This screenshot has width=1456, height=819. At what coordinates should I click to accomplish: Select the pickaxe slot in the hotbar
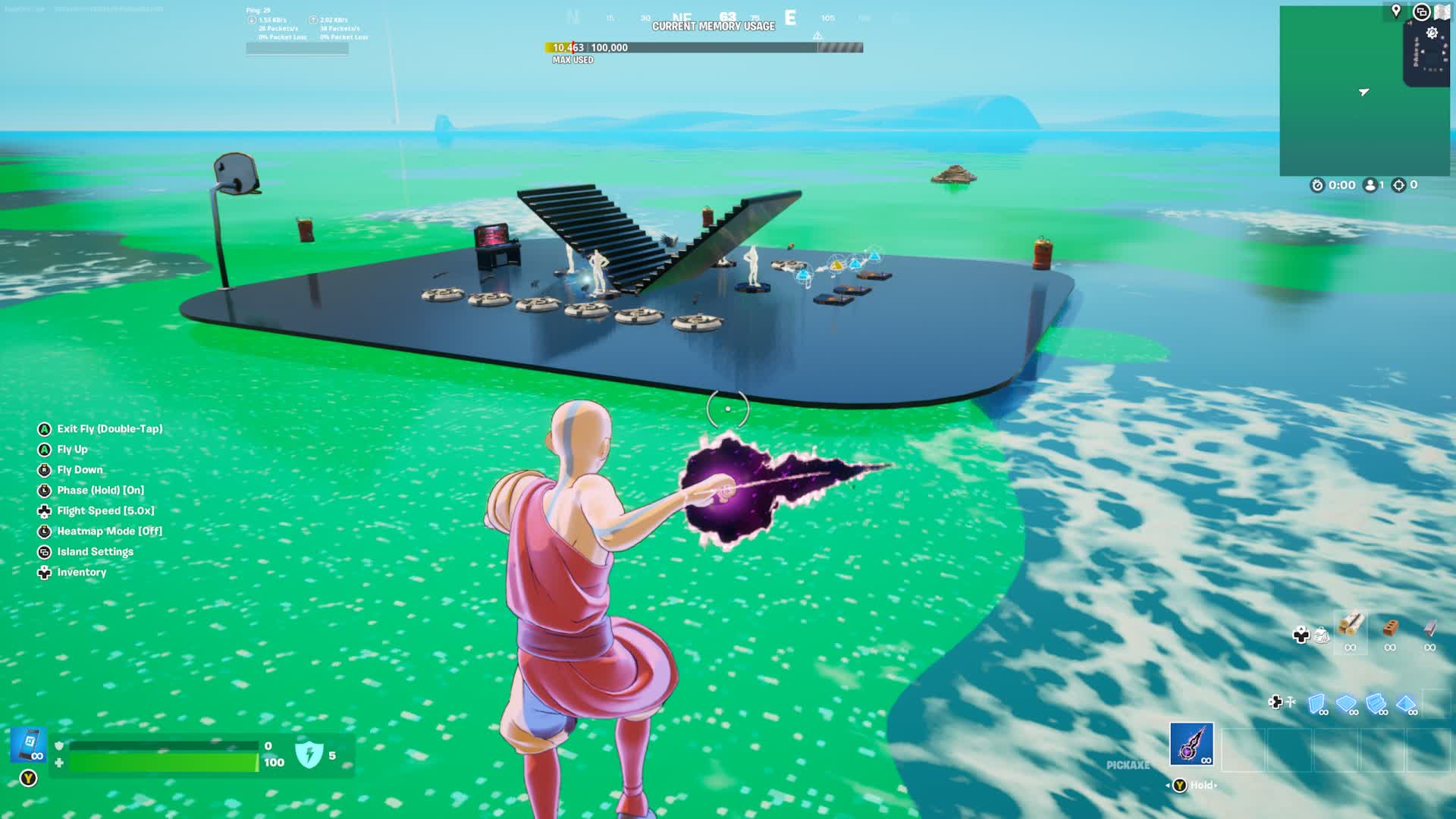pos(1191,744)
